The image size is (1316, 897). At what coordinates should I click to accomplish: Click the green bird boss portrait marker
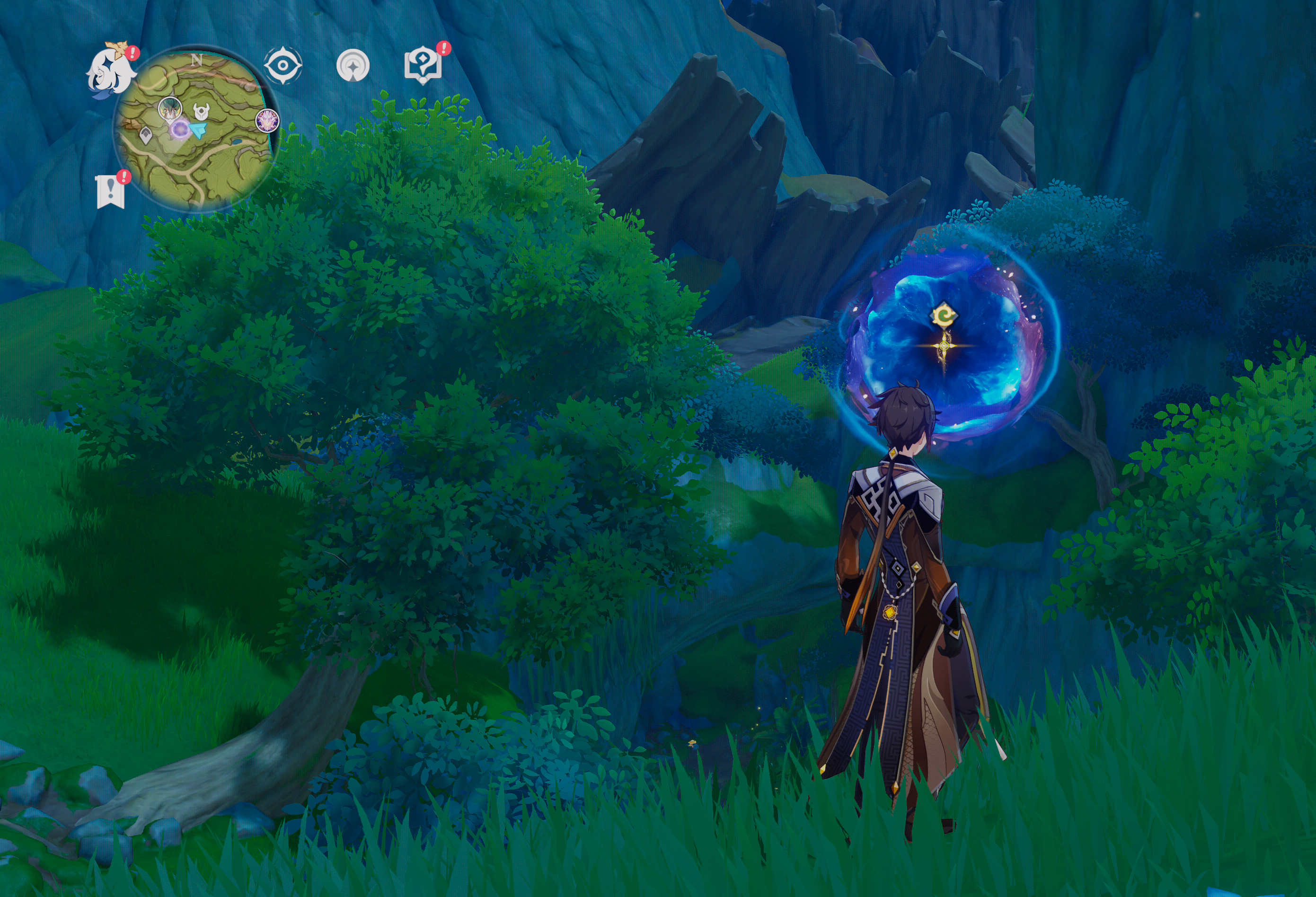[x=169, y=107]
